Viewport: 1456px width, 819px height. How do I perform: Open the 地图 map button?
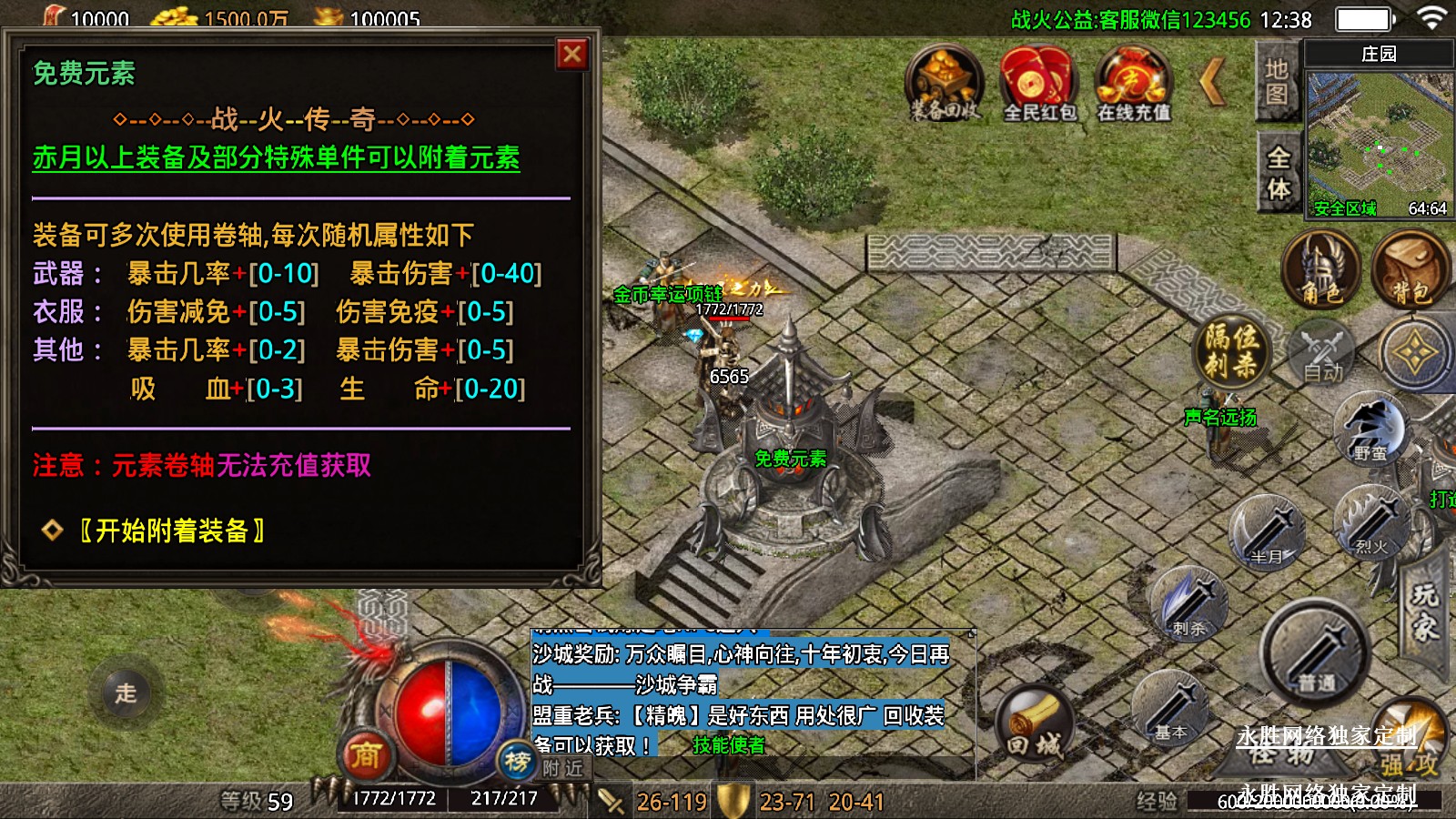pos(1277,82)
